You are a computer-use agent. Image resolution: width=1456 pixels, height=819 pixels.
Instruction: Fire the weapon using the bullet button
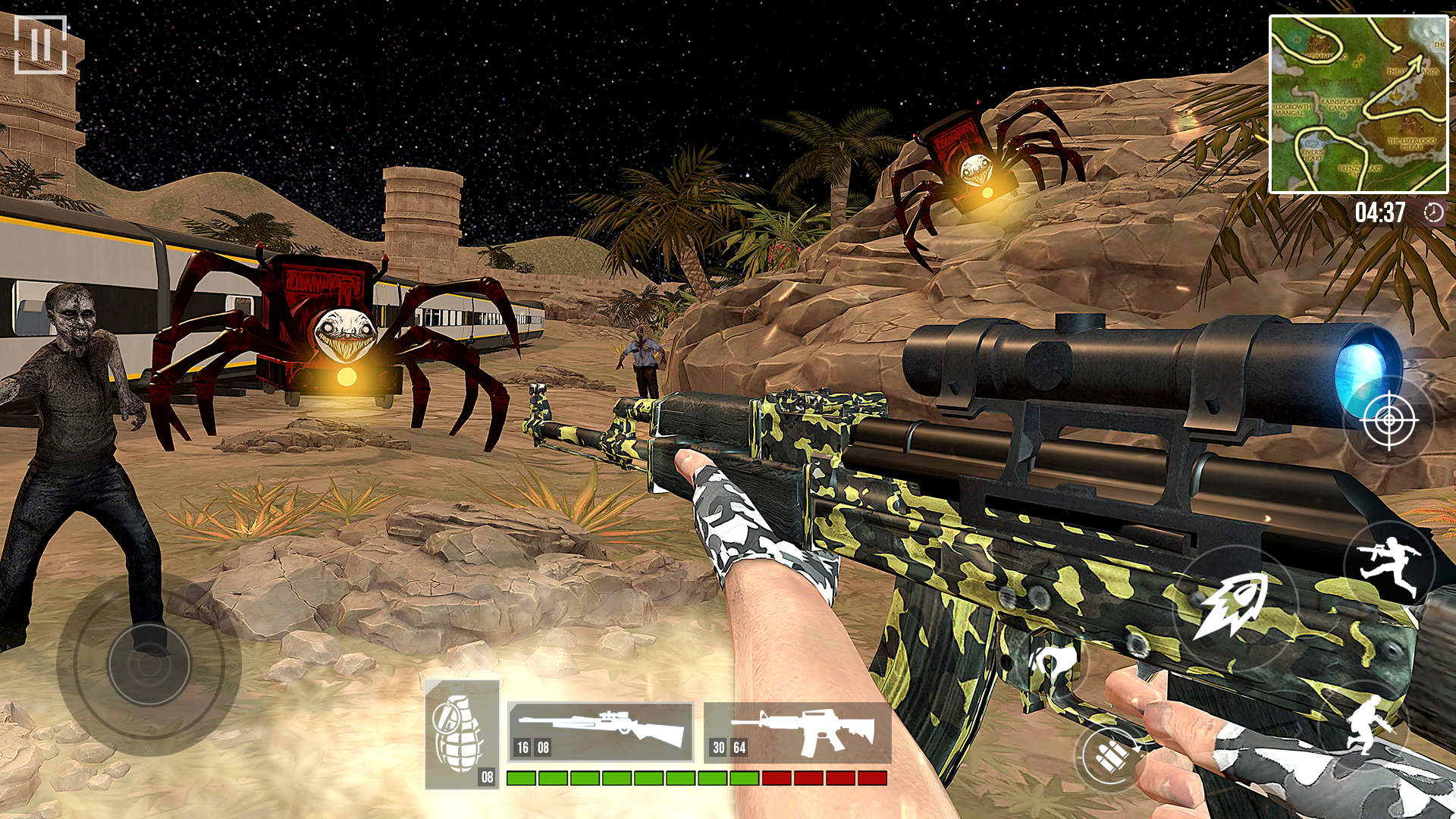pos(1234,607)
